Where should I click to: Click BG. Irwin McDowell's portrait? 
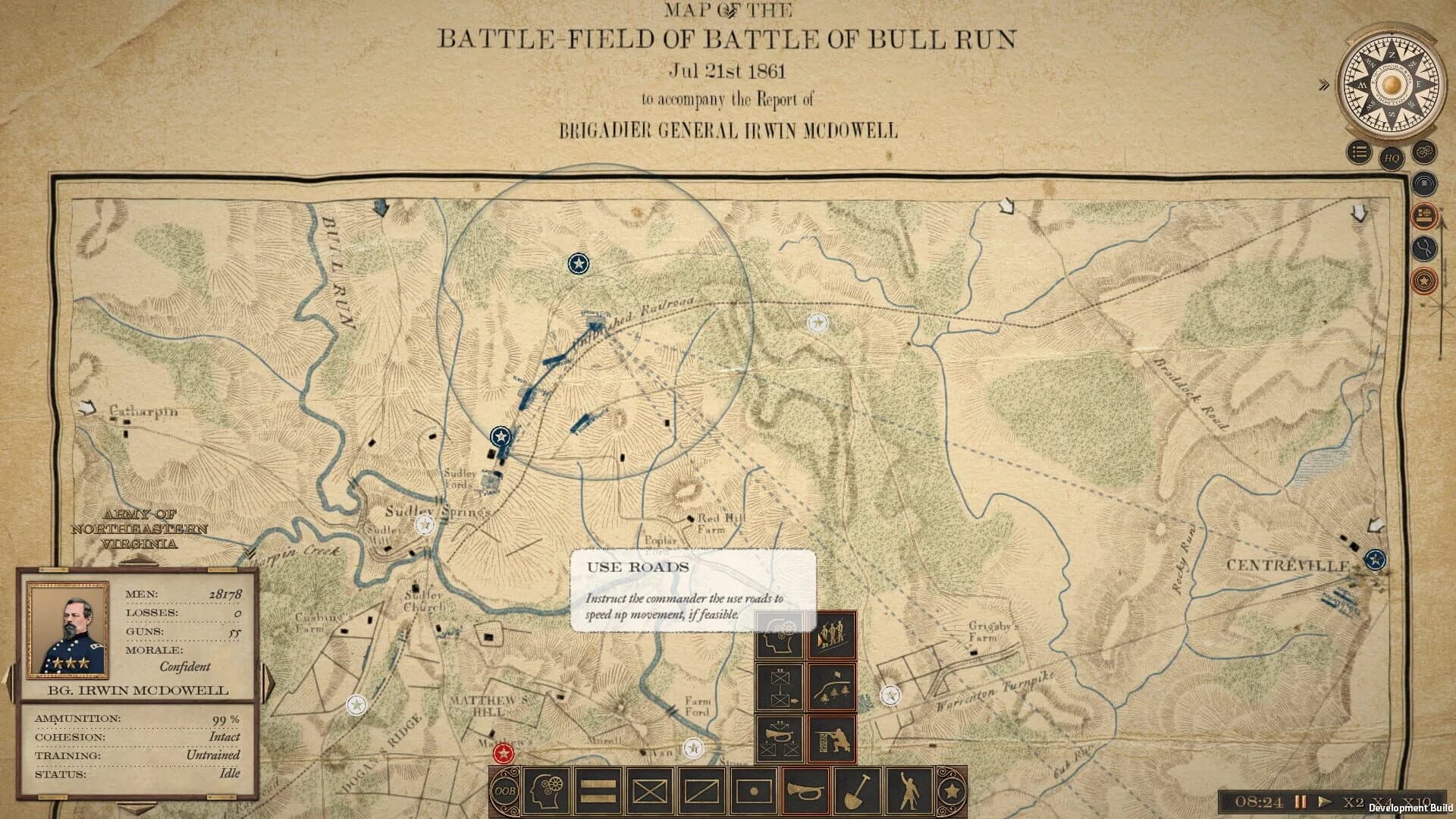pos(68,629)
